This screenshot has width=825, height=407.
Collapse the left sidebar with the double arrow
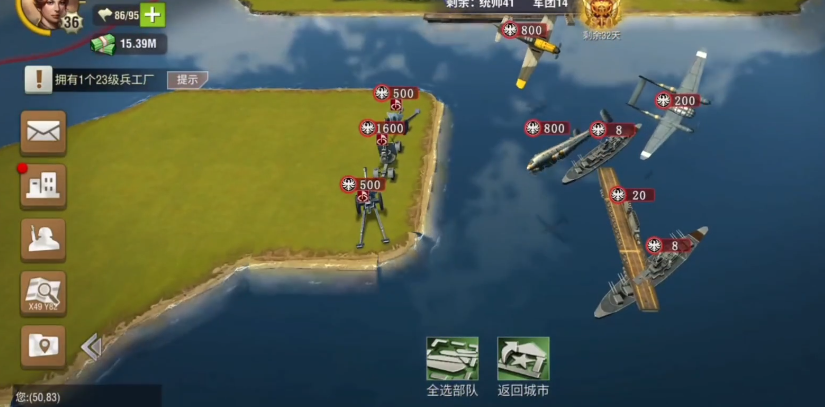(x=91, y=347)
